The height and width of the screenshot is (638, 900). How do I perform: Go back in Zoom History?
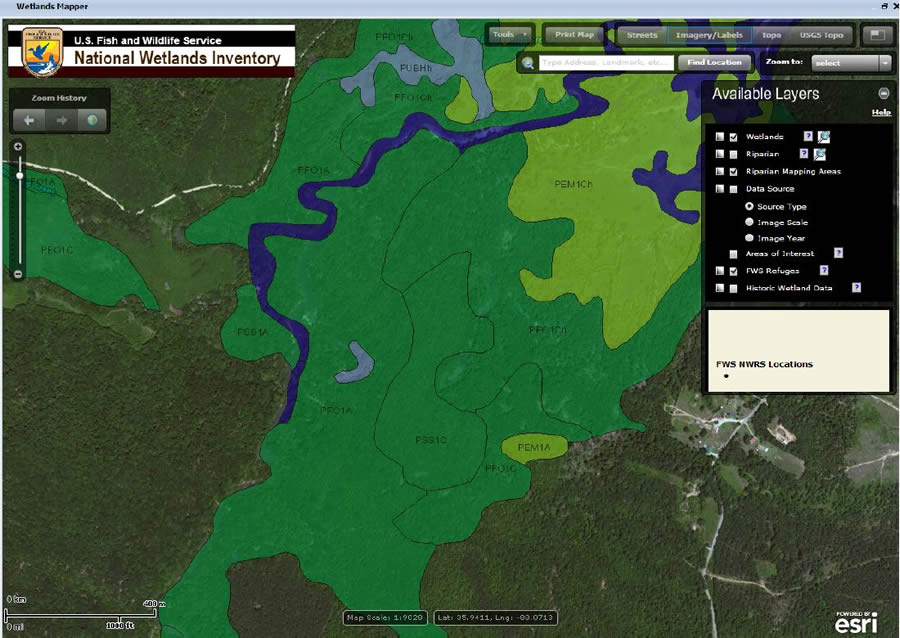pyautogui.click(x=30, y=121)
